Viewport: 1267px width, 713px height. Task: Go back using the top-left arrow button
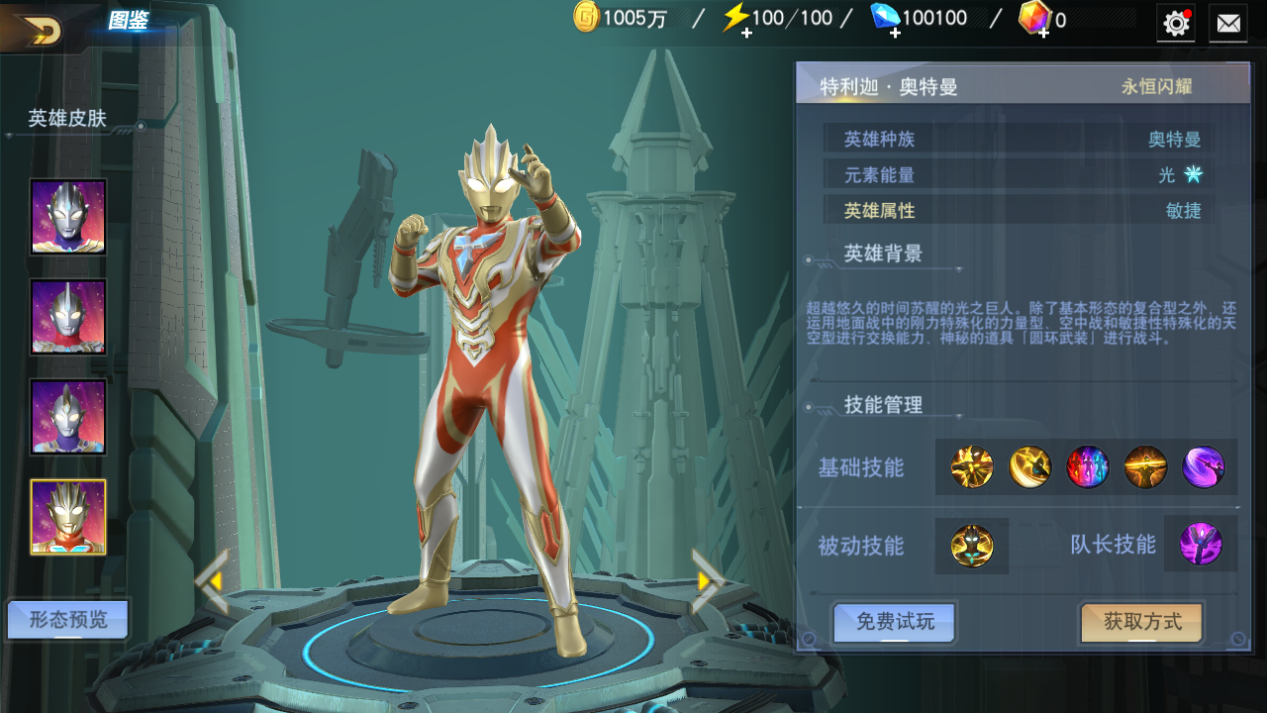(x=40, y=30)
